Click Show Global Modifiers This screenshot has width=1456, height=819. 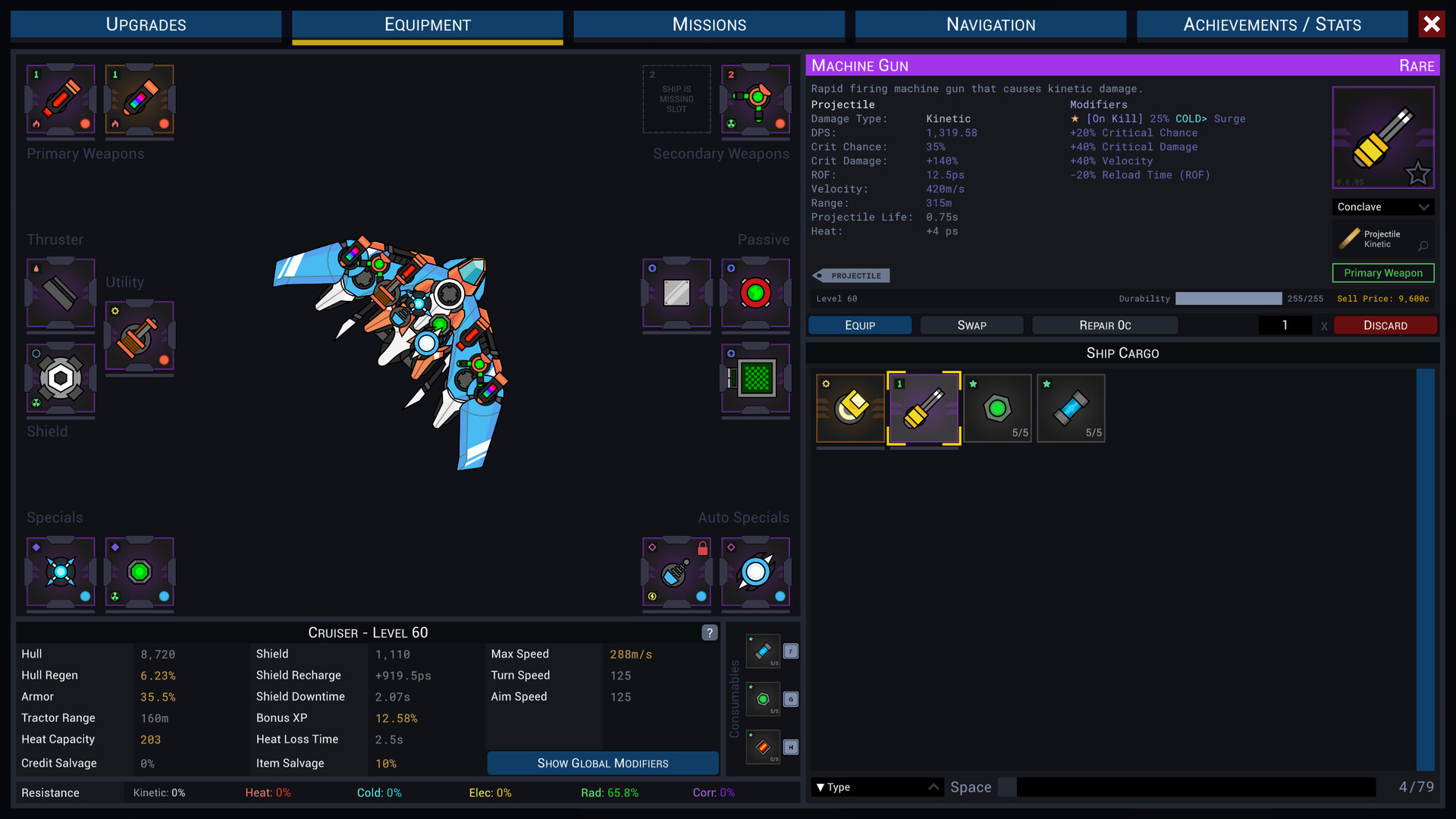tap(602, 763)
